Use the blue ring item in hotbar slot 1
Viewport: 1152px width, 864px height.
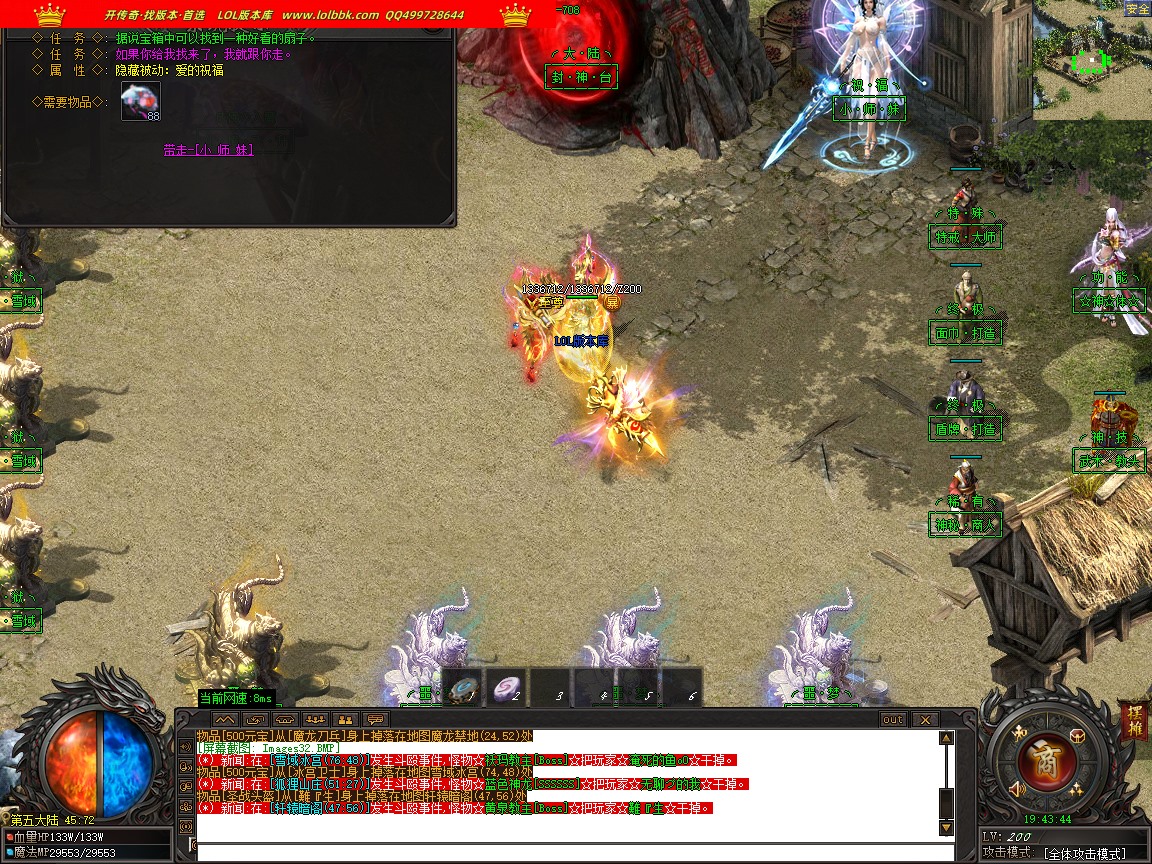point(464,688)
